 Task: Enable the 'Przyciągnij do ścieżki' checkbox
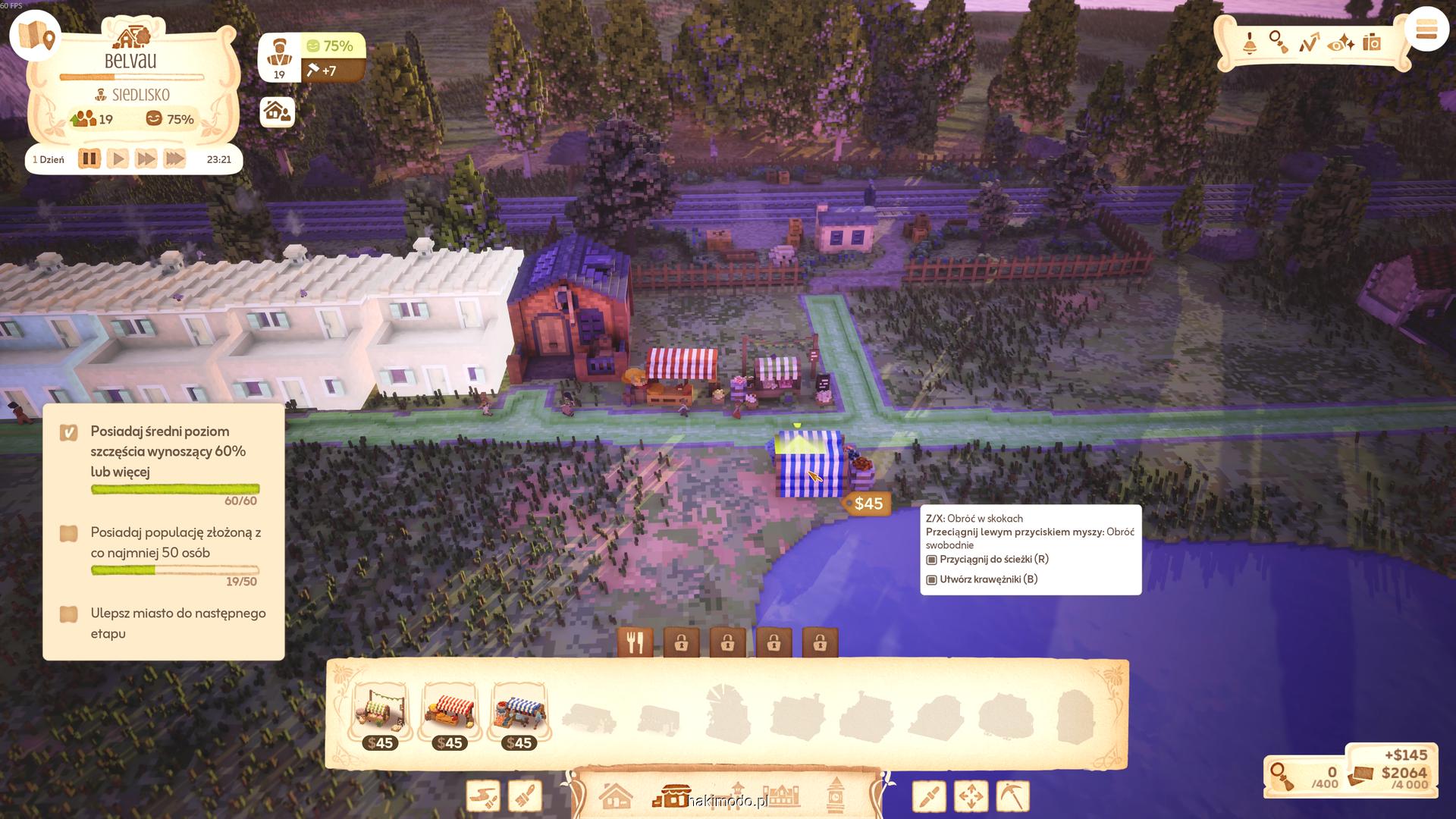point(932,560)
